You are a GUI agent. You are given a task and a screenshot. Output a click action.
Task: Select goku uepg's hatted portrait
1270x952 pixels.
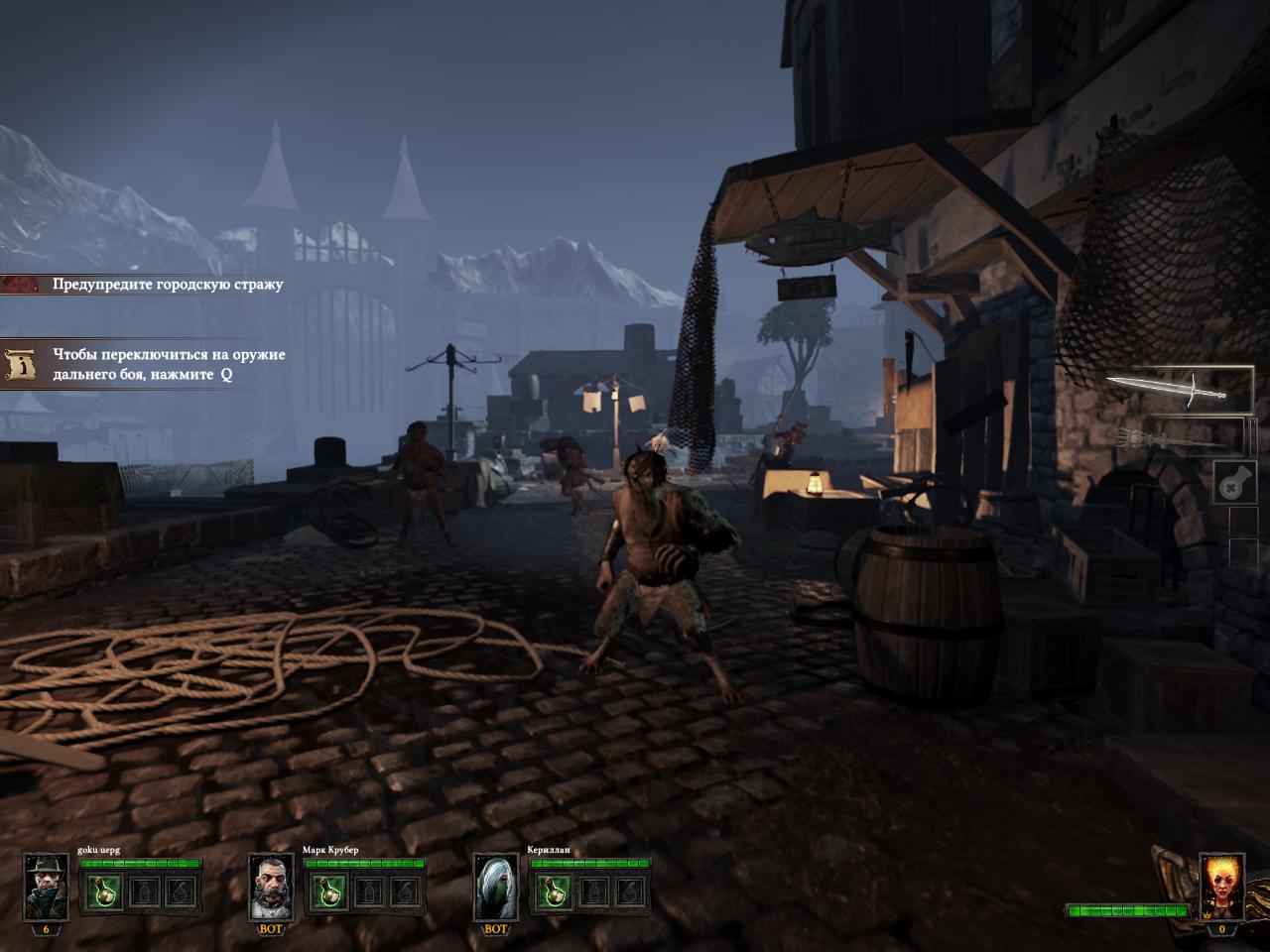tap(46, 886)
